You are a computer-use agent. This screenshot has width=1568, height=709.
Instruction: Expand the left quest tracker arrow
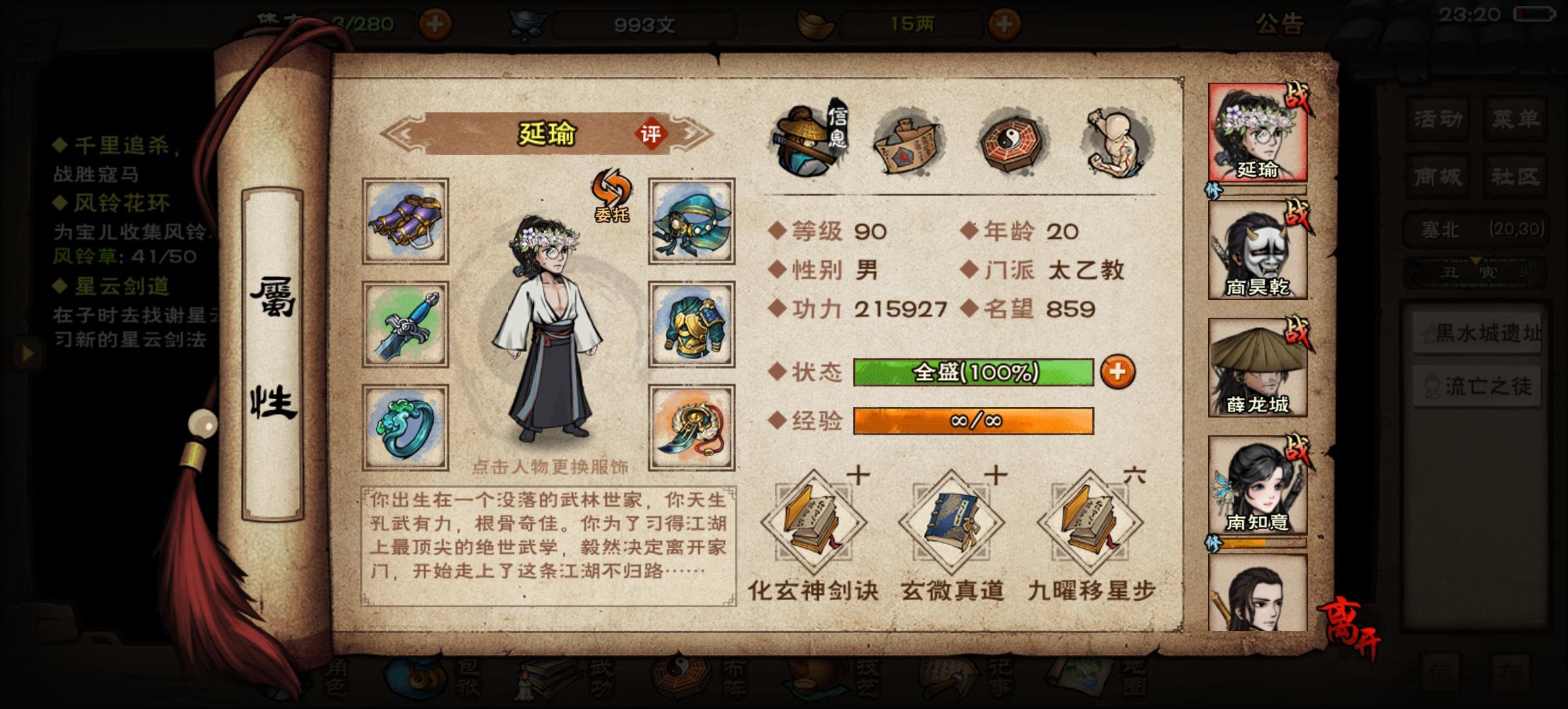(28, 354)
